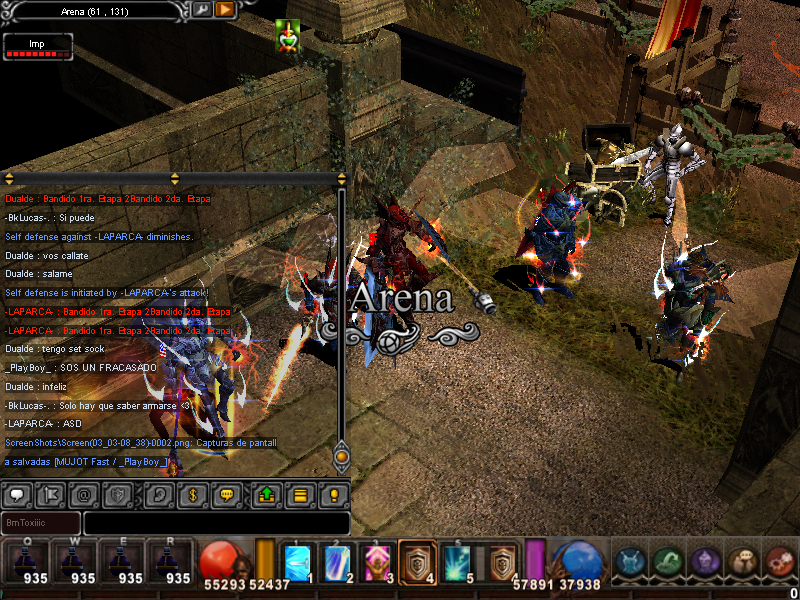The width and height of the screenshot is (800, 600).
Task: Click the empty chat message input box
Action: [x=216, y=523]
